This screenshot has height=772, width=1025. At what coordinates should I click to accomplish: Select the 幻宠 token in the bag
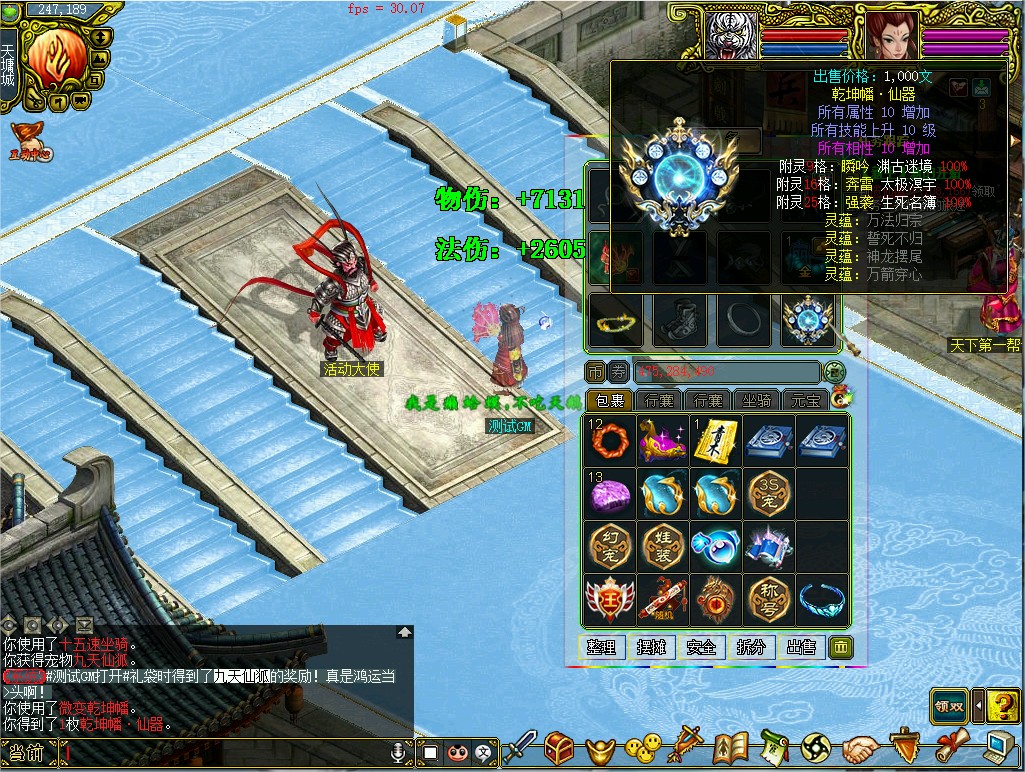point(610,547)
